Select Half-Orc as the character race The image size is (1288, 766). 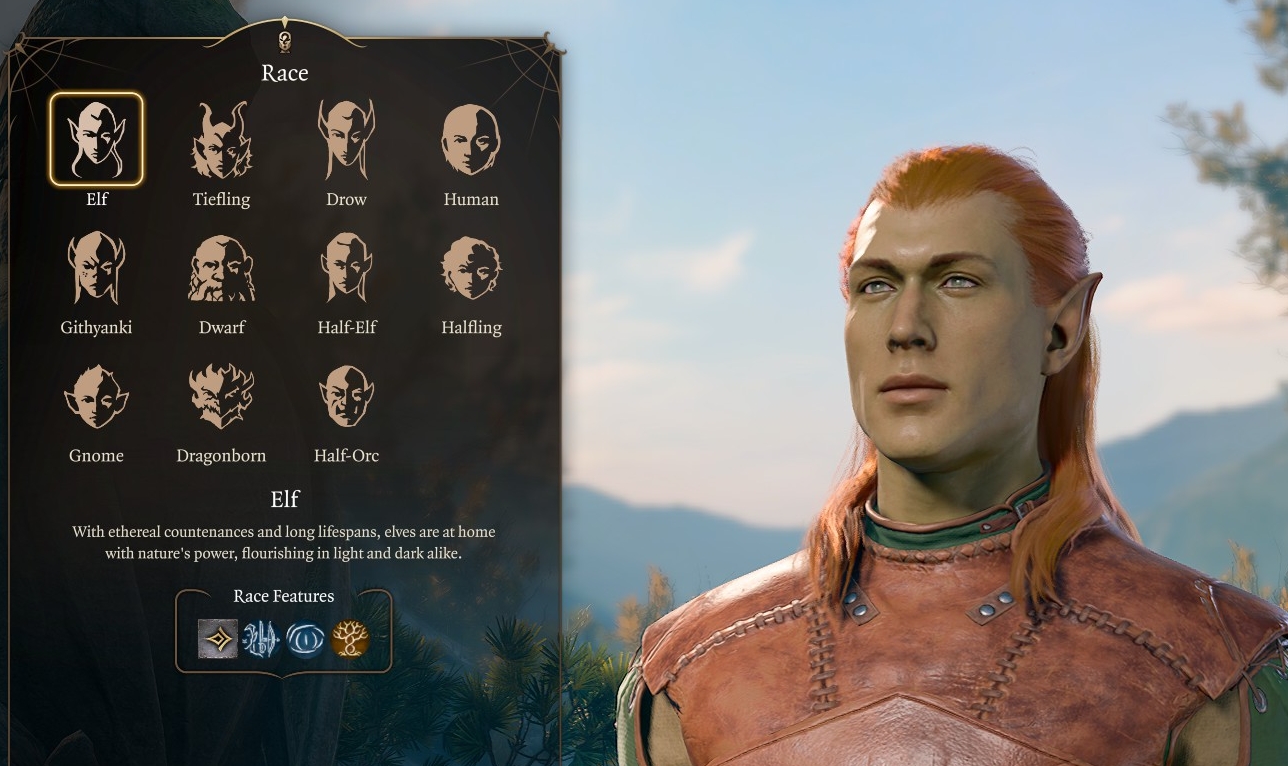click(346, 395)
